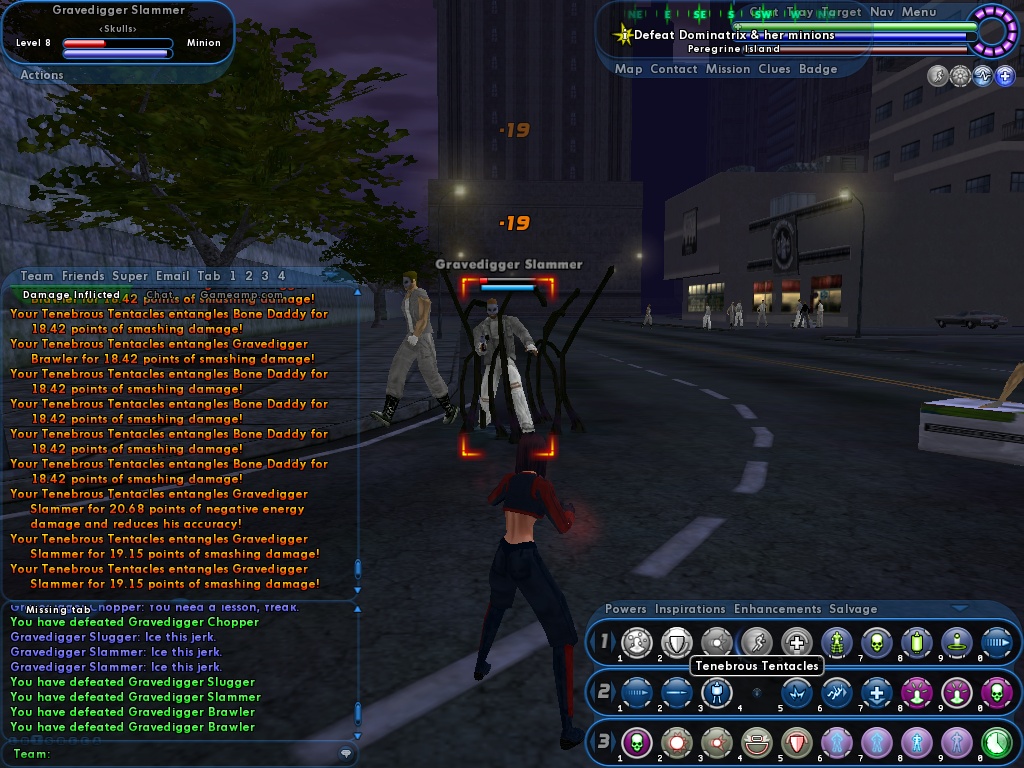Open the main Menu
This screenshot has width=1024, height=768.
click(919, 12)
